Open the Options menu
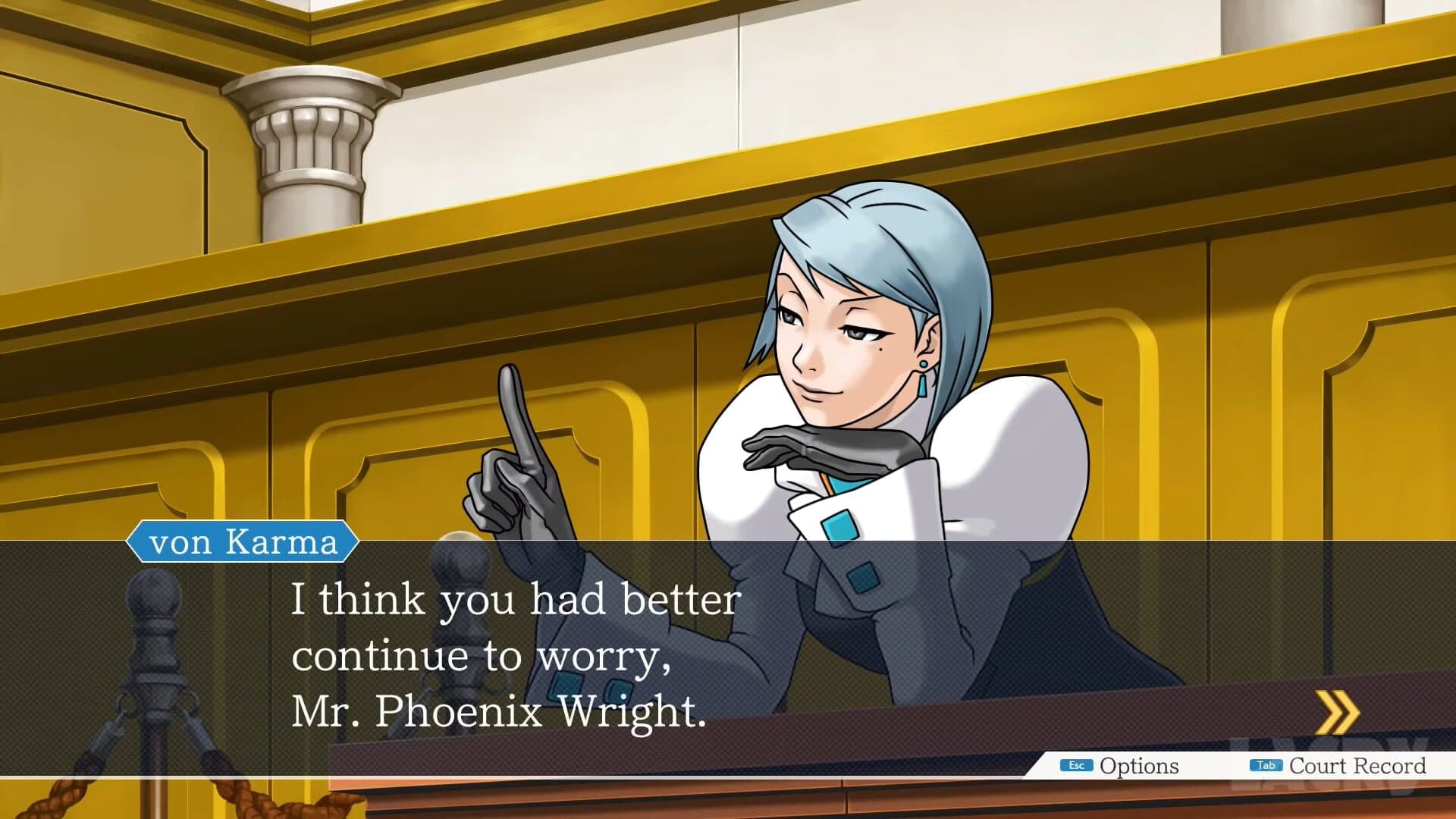The height and width of the screenshot is (819, 1456). [x=1121, y=766]
